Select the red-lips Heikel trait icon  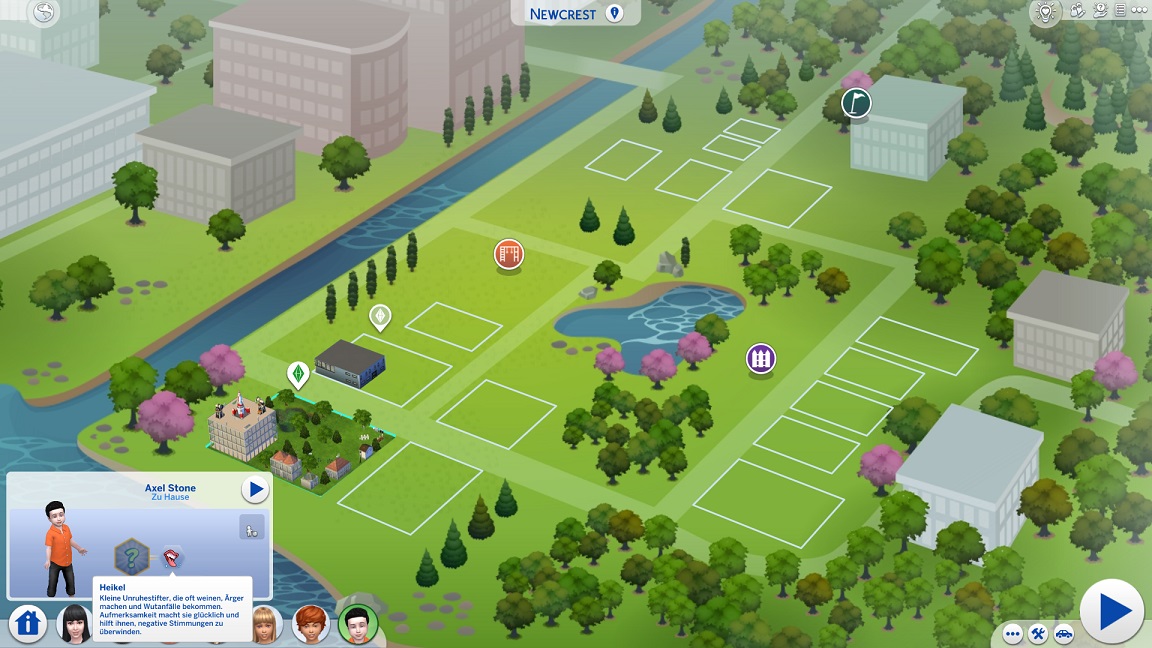coord(172,557)
